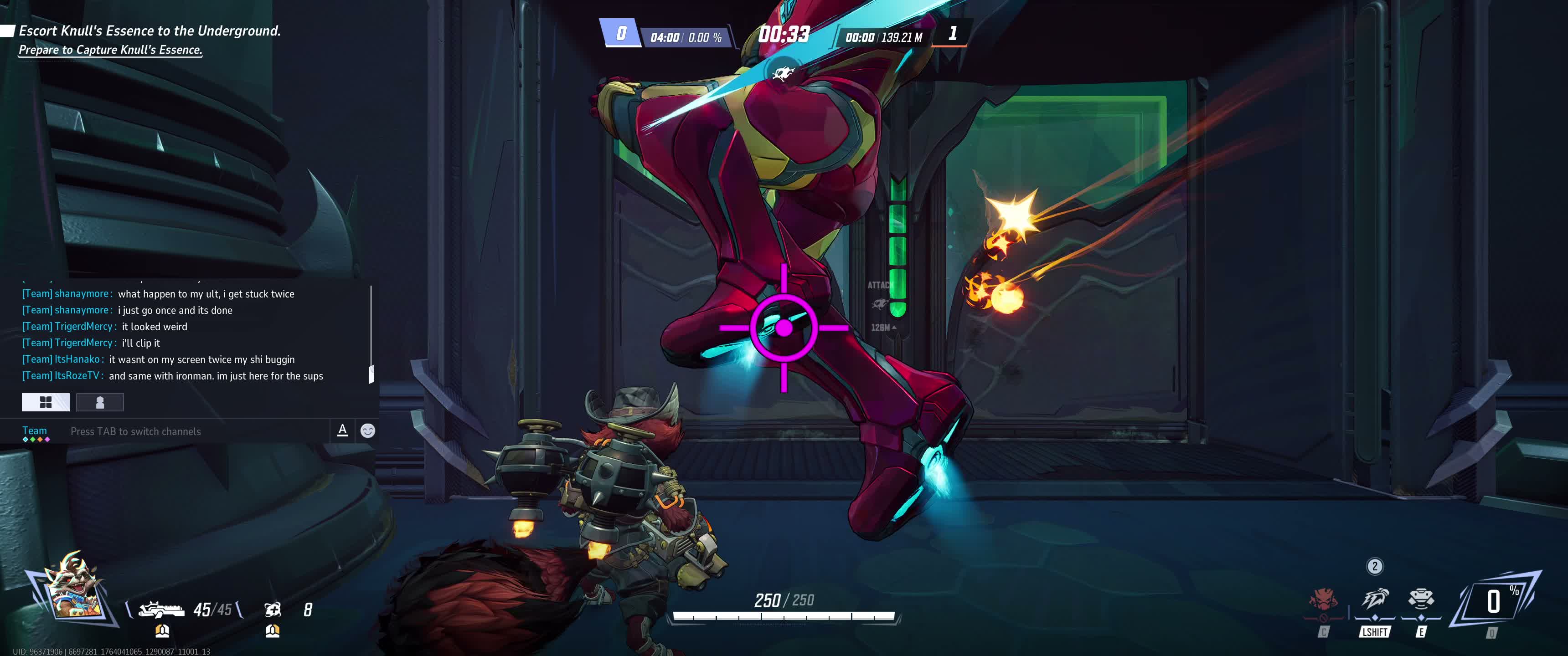Open the Team channel selector
1568x656 pixels.
click(x=35, y=431)
